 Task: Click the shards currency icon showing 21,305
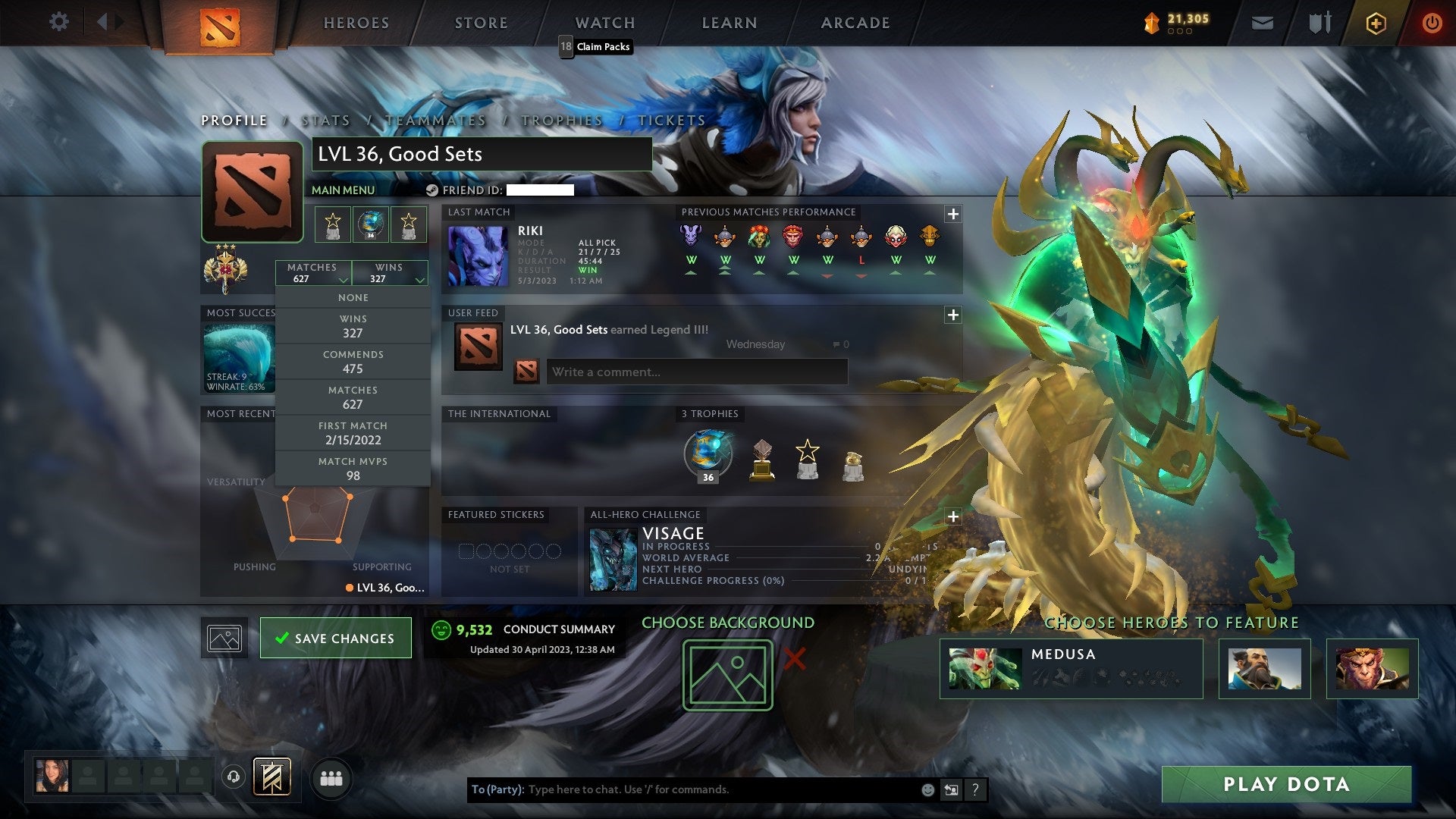1150,24
